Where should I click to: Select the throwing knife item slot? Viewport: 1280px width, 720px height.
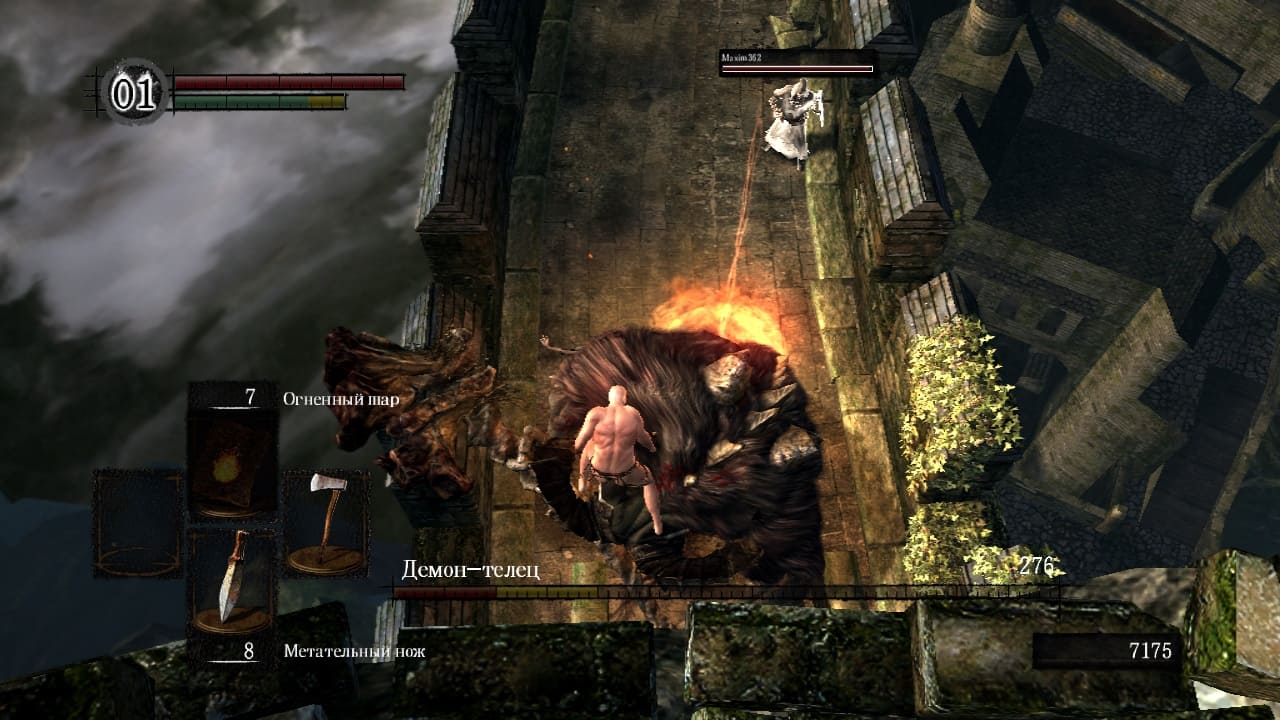231,584
